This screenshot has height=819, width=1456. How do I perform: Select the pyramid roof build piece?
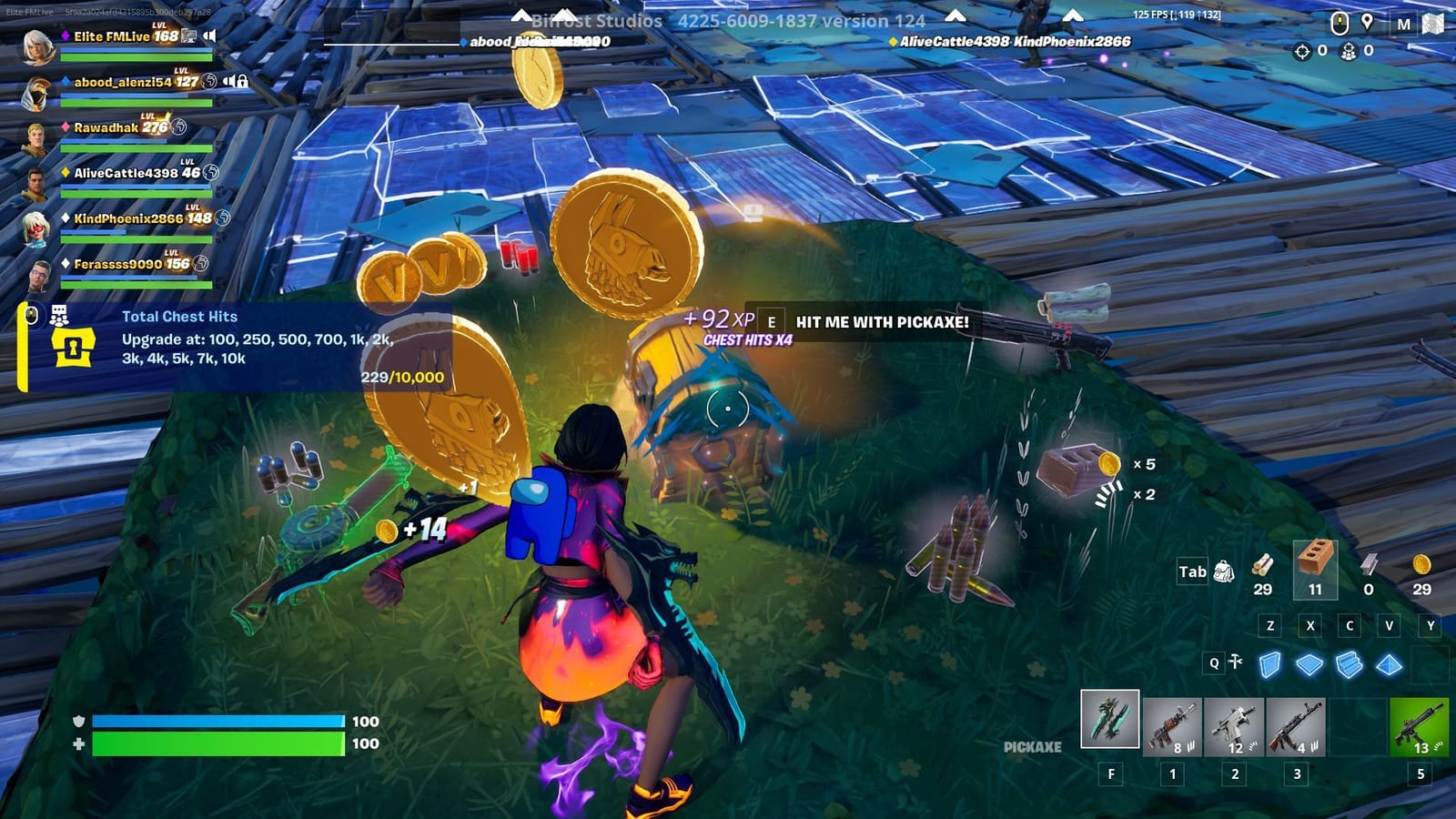click(x=1388, y=665)
